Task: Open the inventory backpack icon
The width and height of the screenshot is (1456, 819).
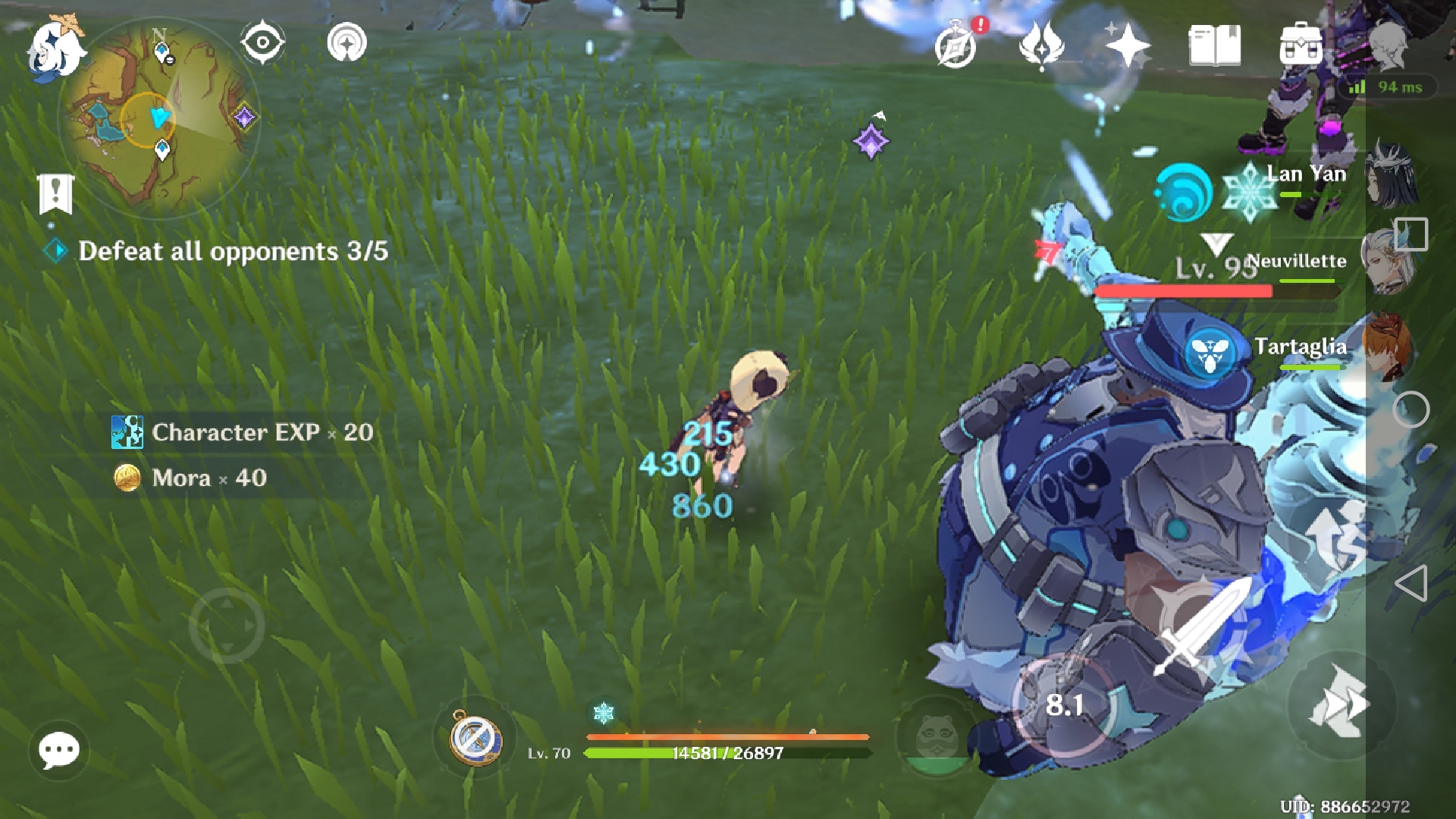Action: [x=1298, y=45]
